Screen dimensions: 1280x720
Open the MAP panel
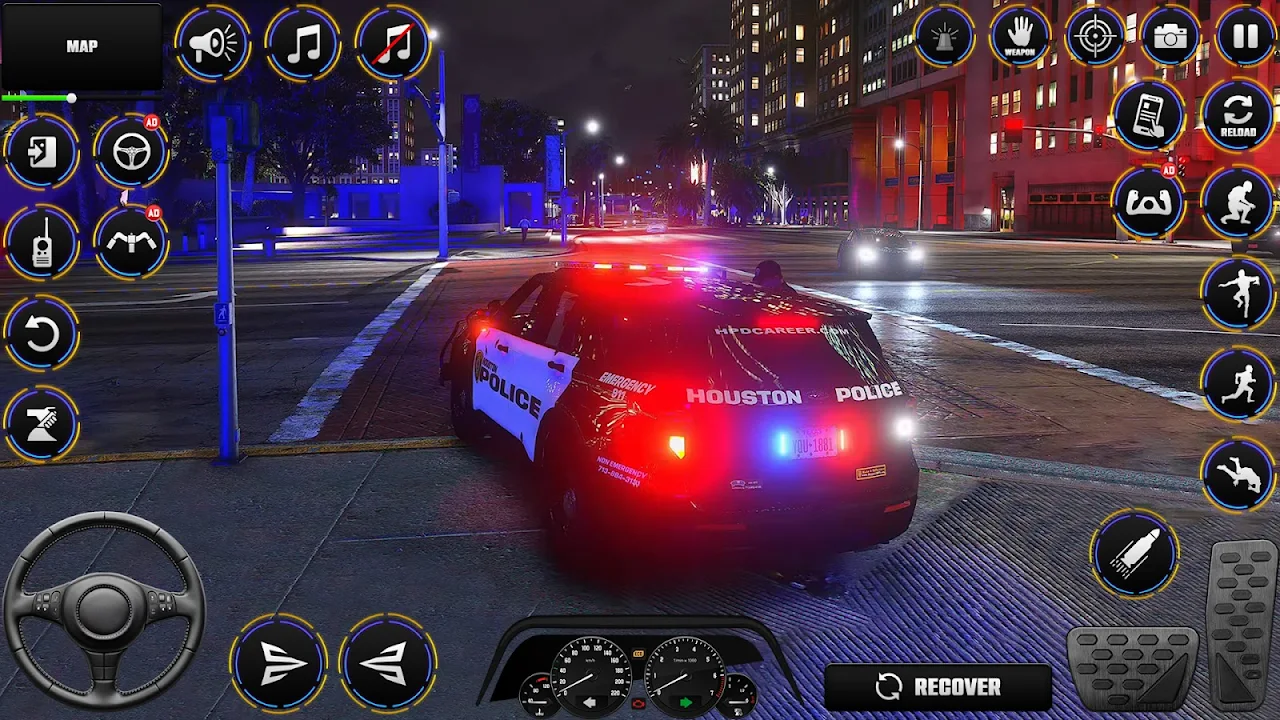82,47
